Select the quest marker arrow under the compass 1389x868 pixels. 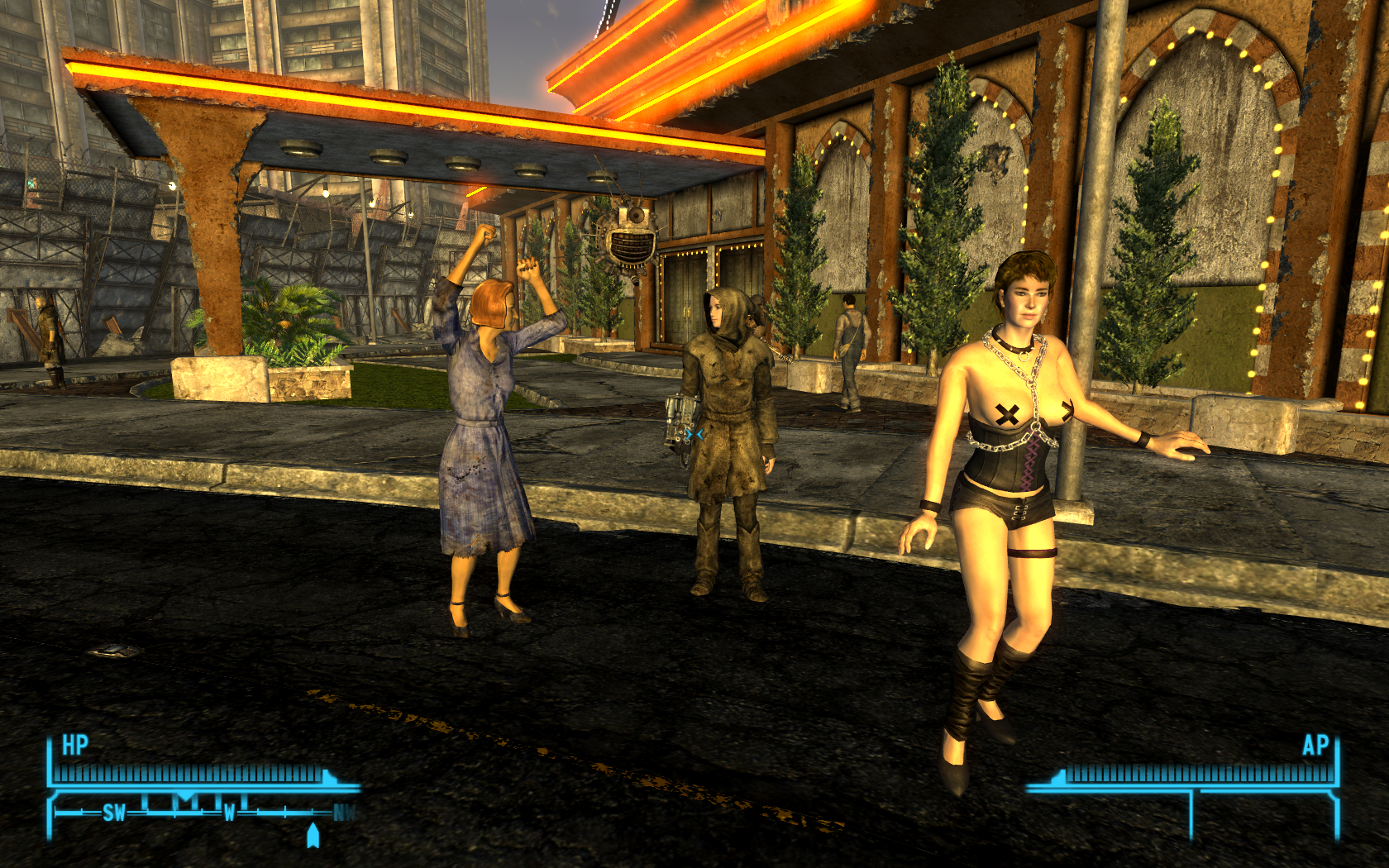point(313,835)
